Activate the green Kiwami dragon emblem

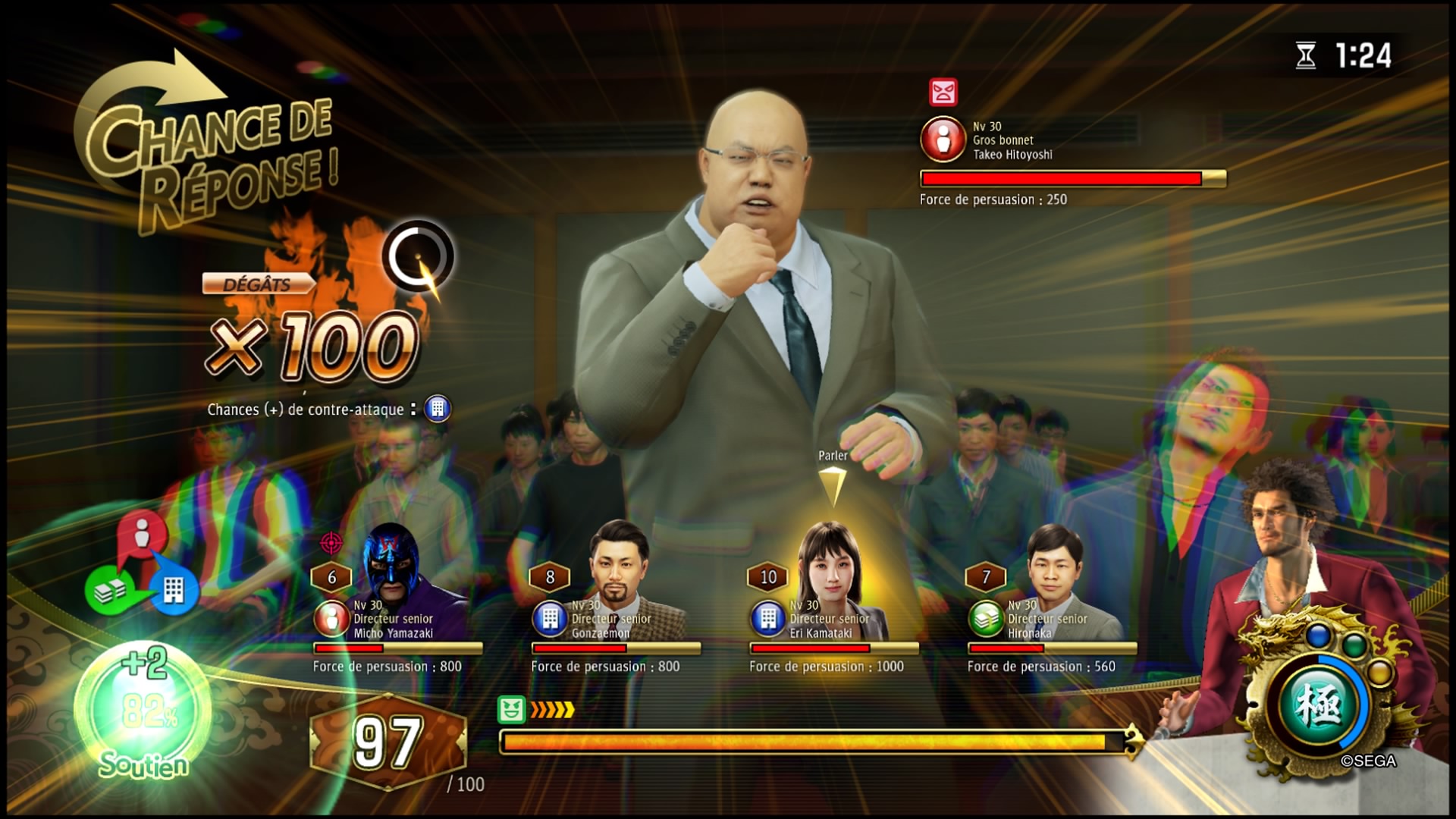click(1320, 705)
